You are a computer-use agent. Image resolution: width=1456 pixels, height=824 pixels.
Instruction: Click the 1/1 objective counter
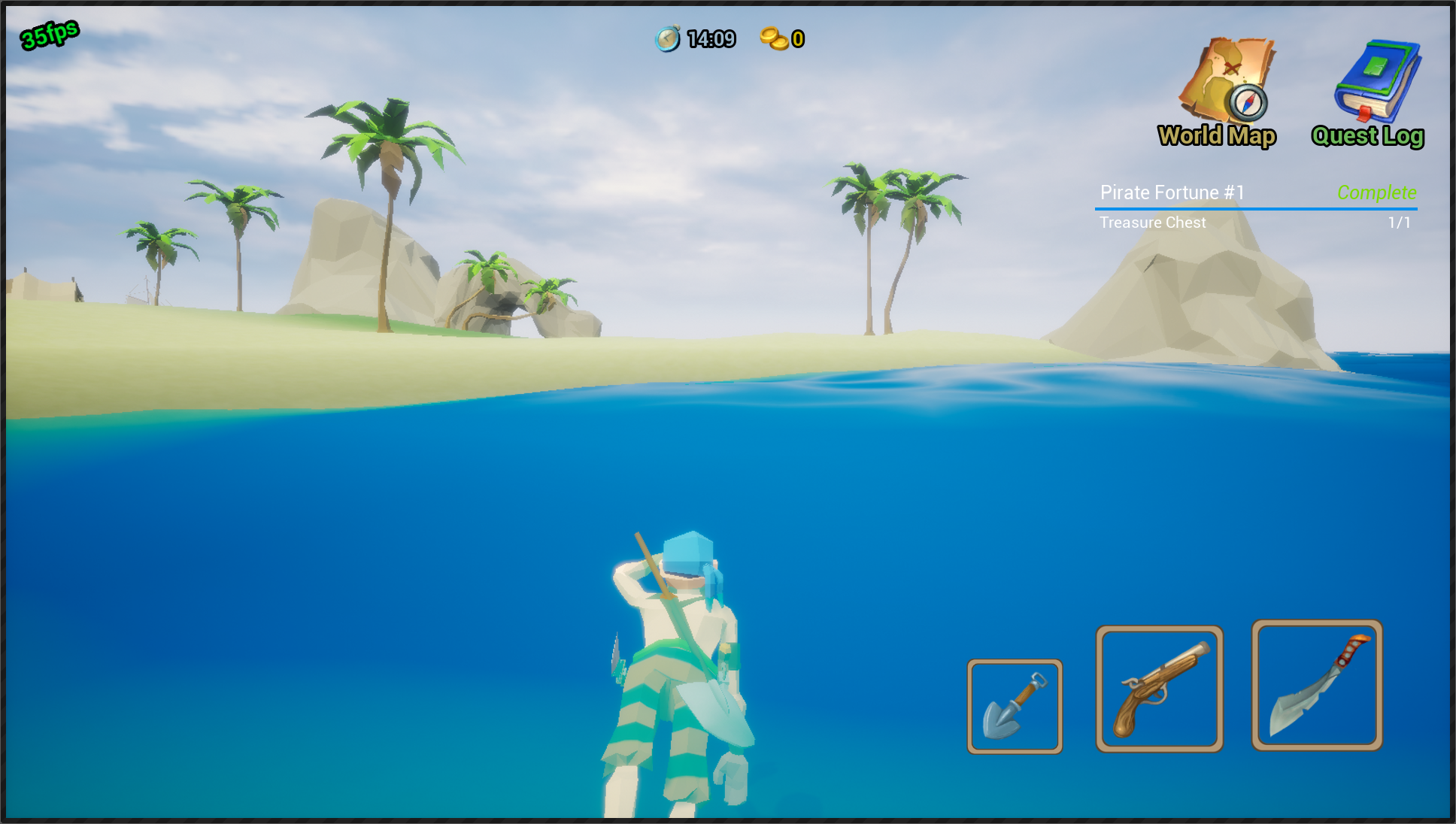click(1400, 222)
